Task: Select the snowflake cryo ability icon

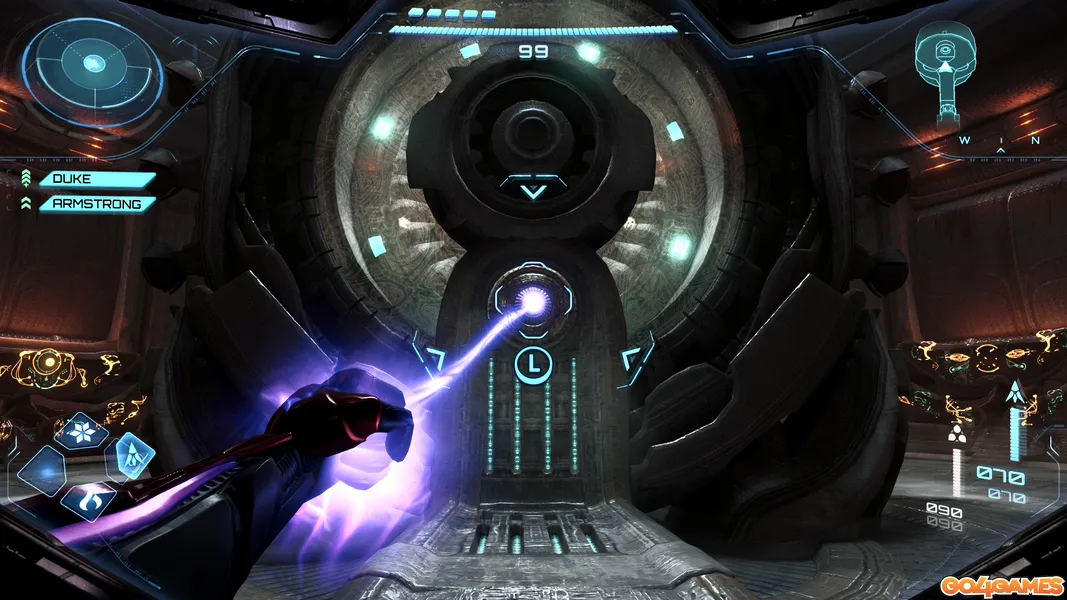Action: (x=81, y=432)
